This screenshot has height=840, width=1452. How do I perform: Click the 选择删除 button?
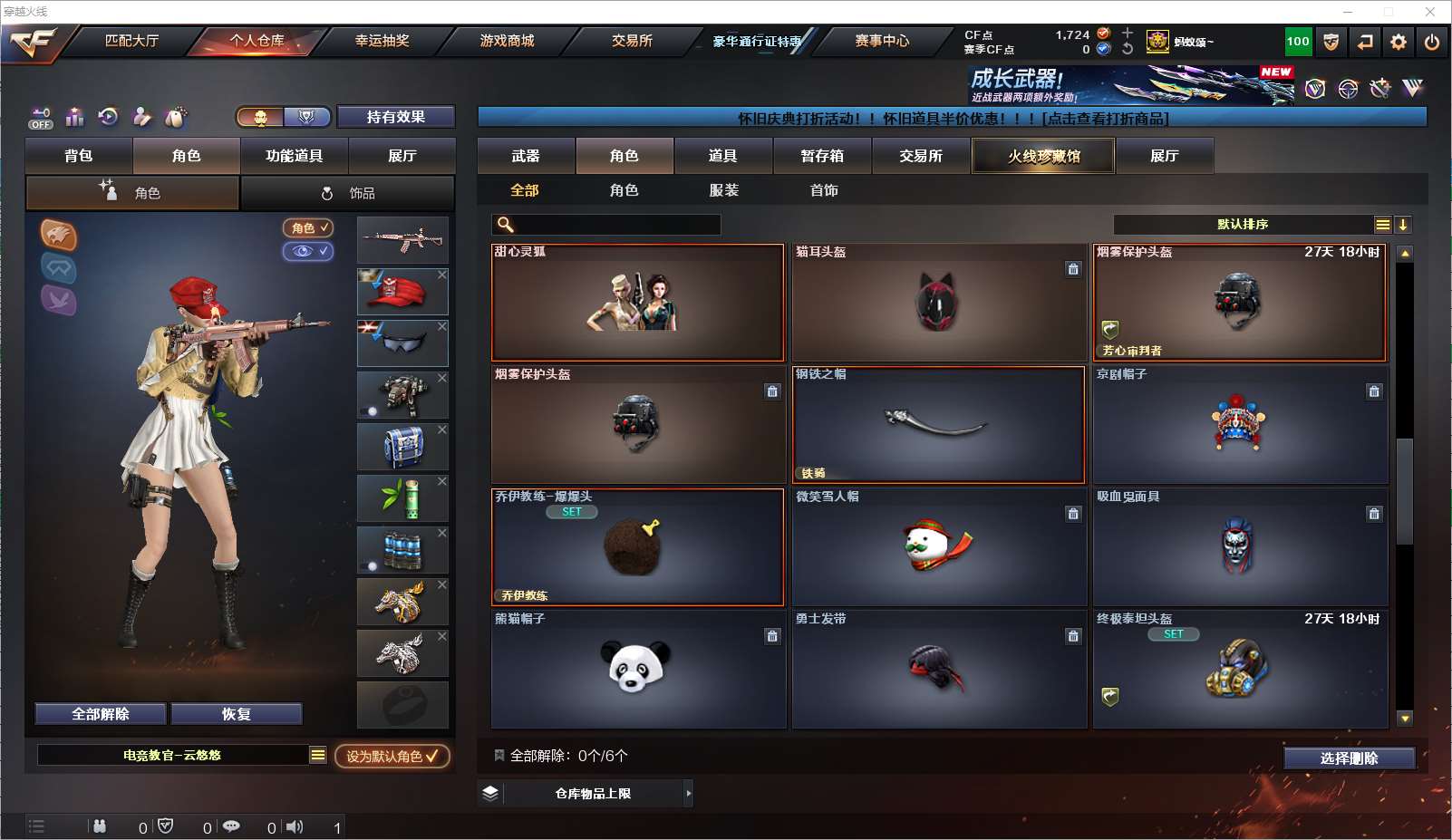point(1349,758)
